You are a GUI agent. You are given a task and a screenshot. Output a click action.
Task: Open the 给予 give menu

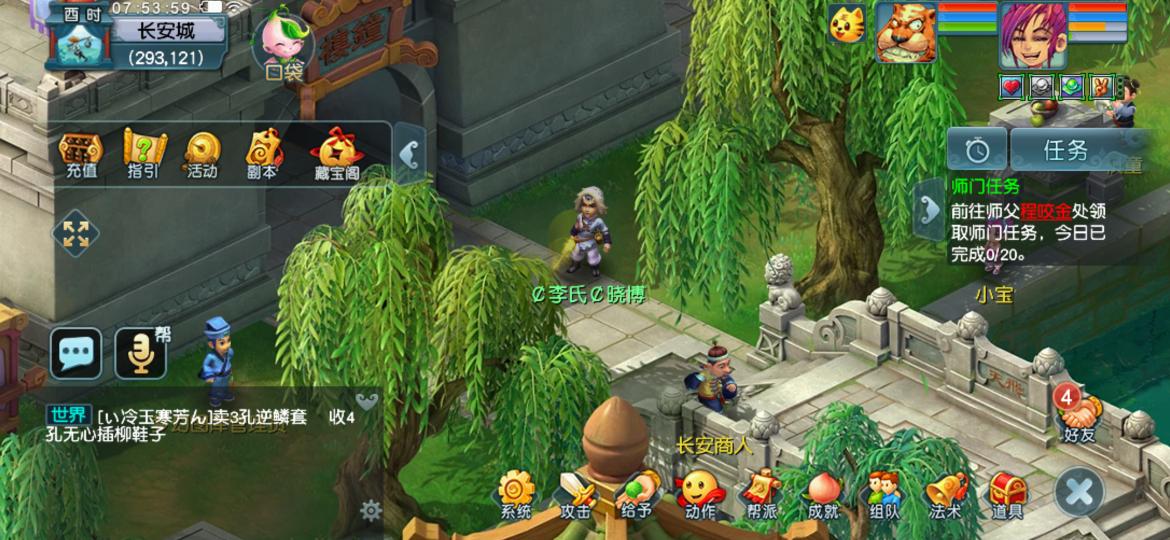pos(637,495)
